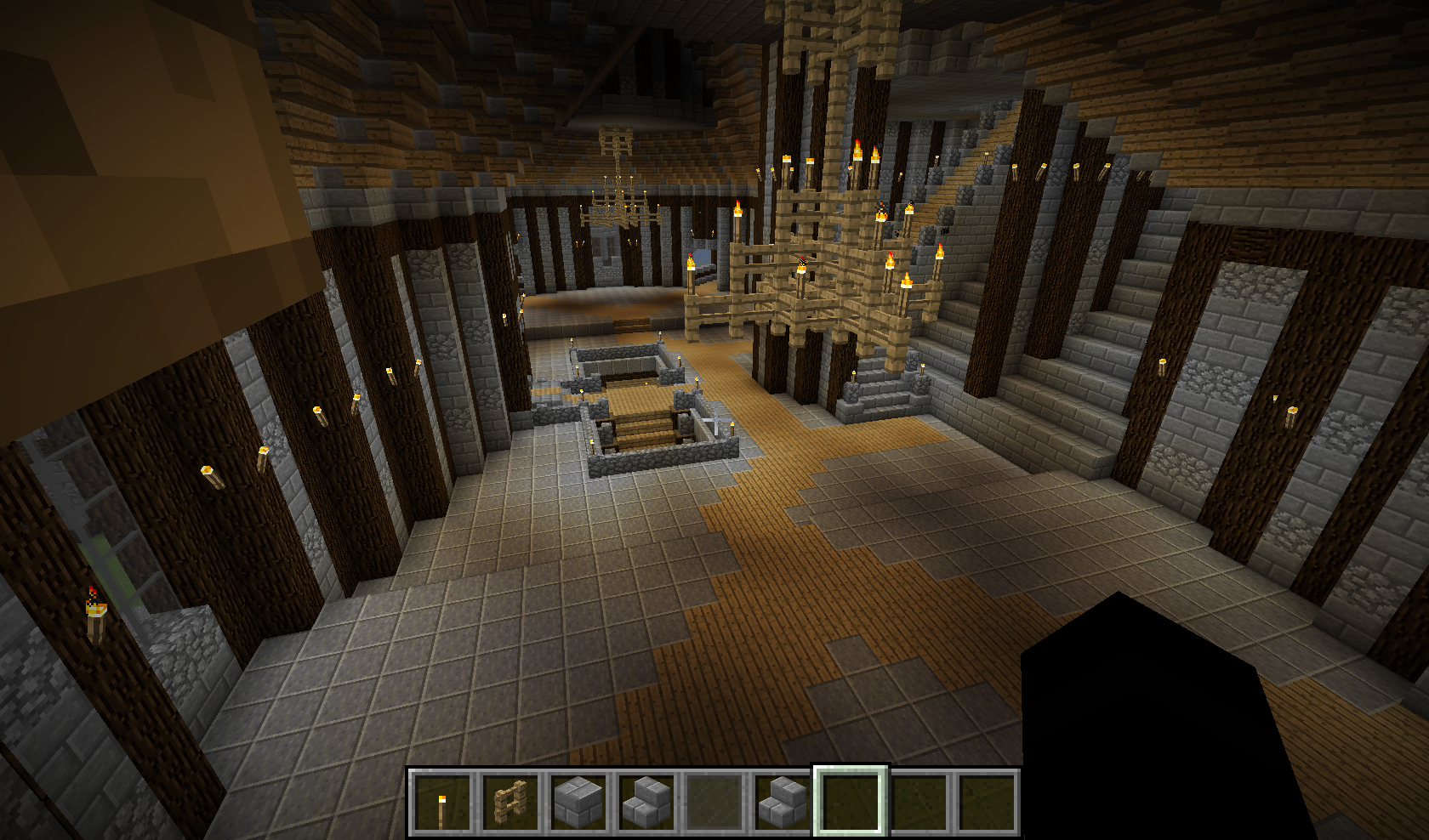The image size is (1429, 840).
Task: Click the highlighted empty hotbar slot
Action: (x=851, y=802)
